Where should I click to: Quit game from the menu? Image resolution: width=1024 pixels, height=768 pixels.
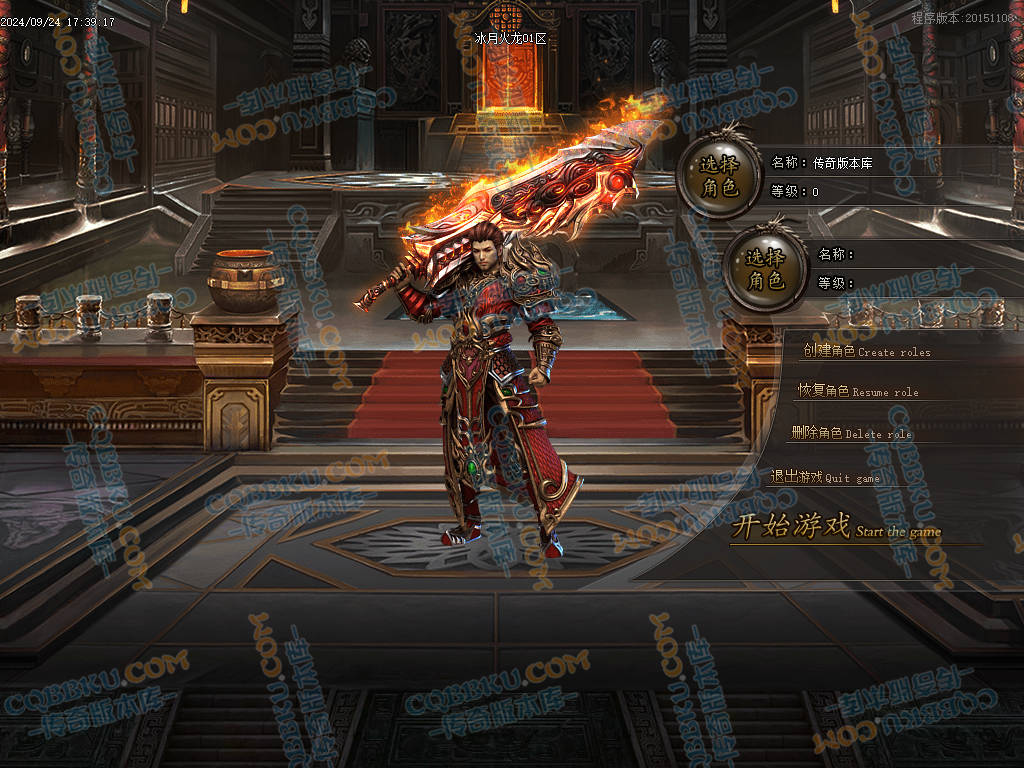825,477
